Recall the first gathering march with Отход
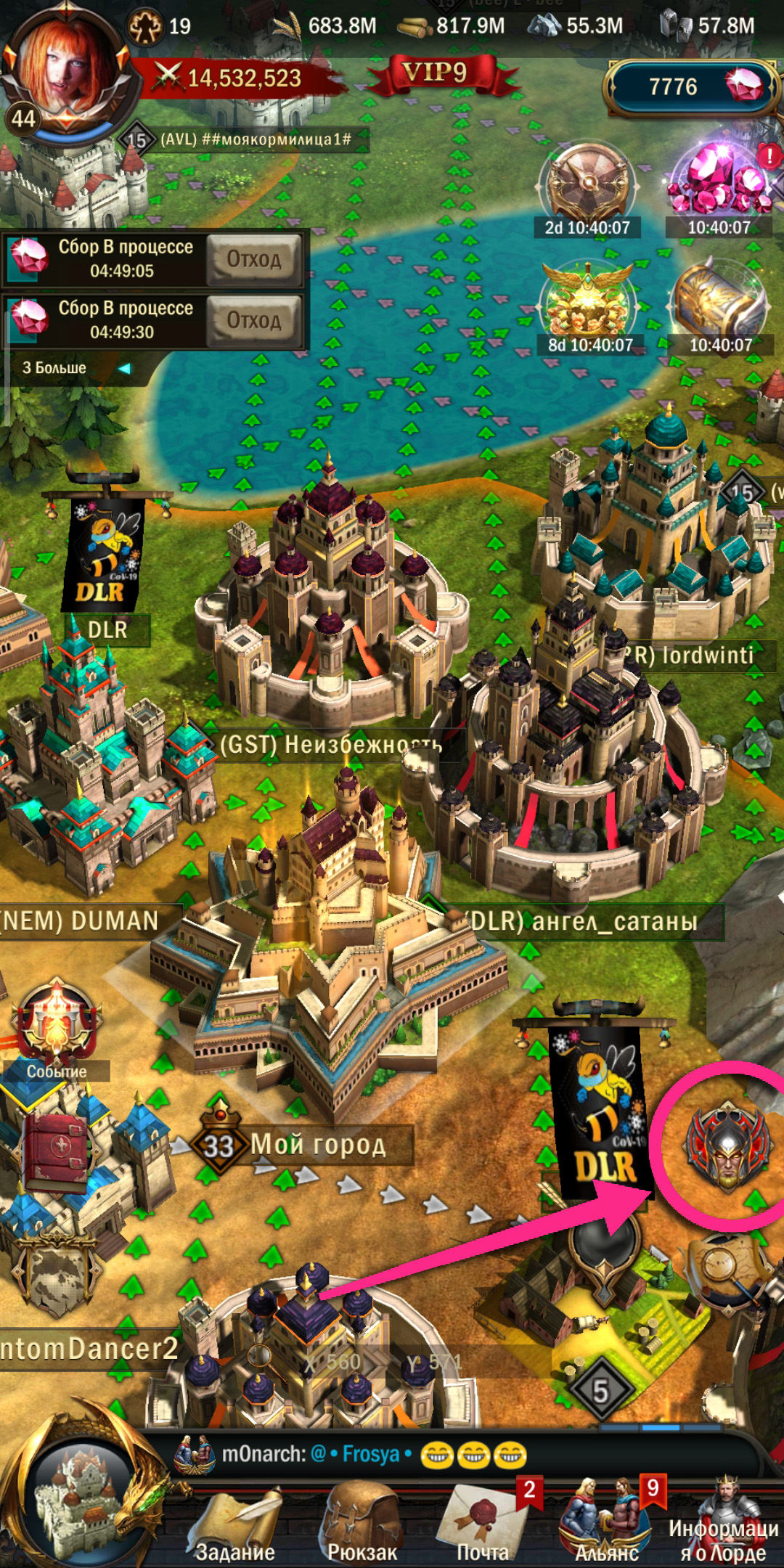Screen dimensions: 784x1568 point(254,259)
